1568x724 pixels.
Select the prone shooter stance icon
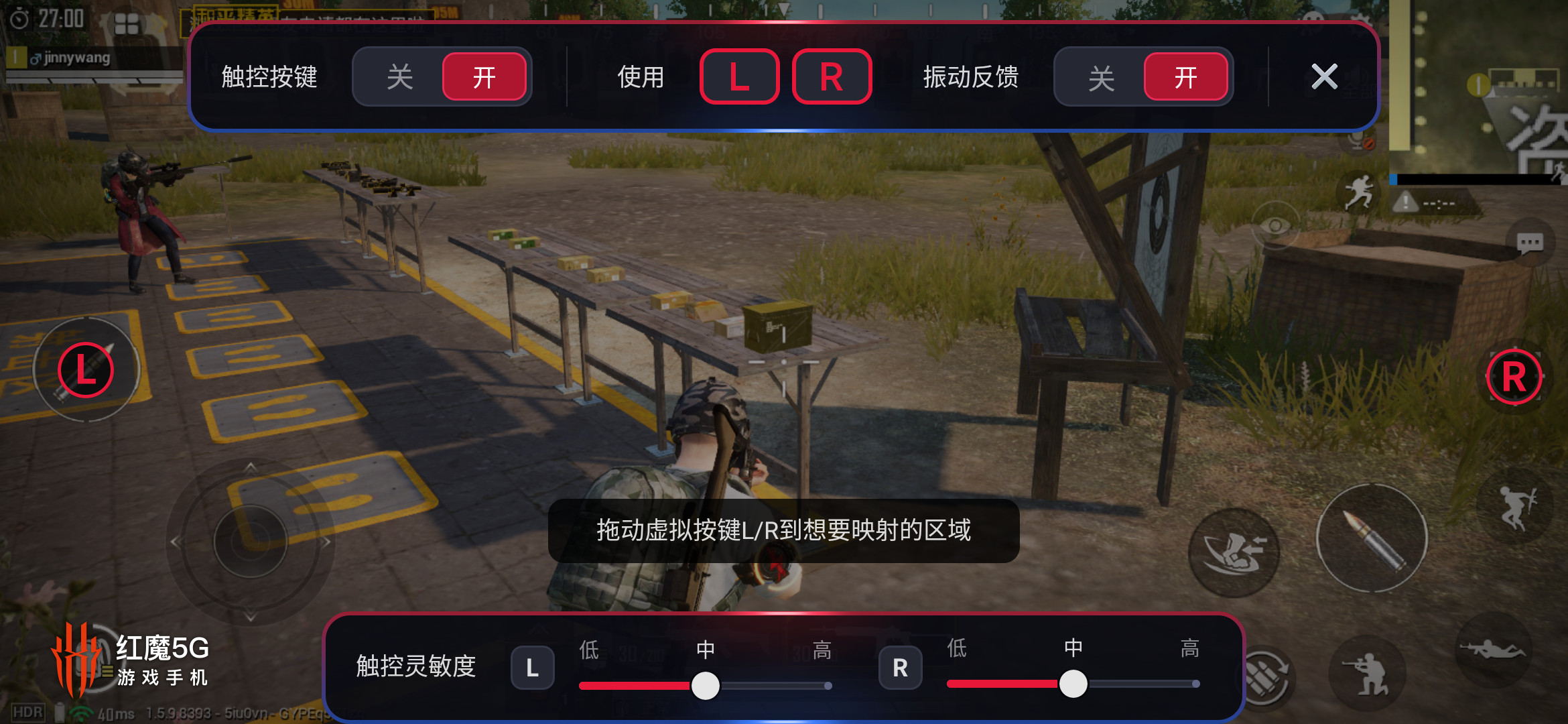point(1493,649)
